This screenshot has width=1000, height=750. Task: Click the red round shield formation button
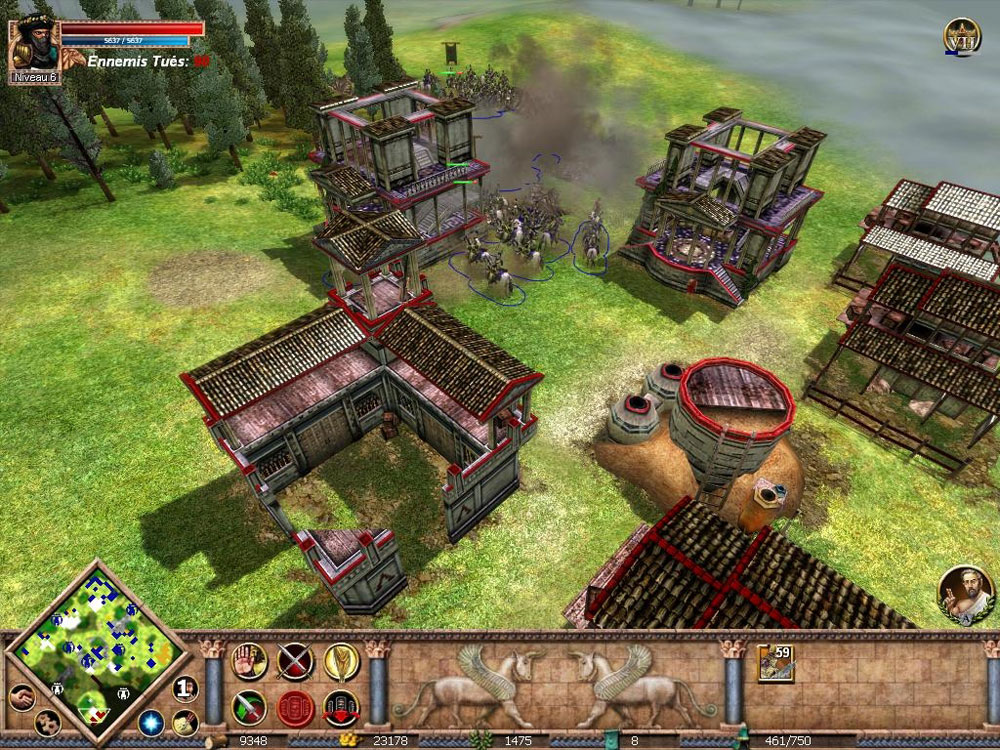point(295,707)
